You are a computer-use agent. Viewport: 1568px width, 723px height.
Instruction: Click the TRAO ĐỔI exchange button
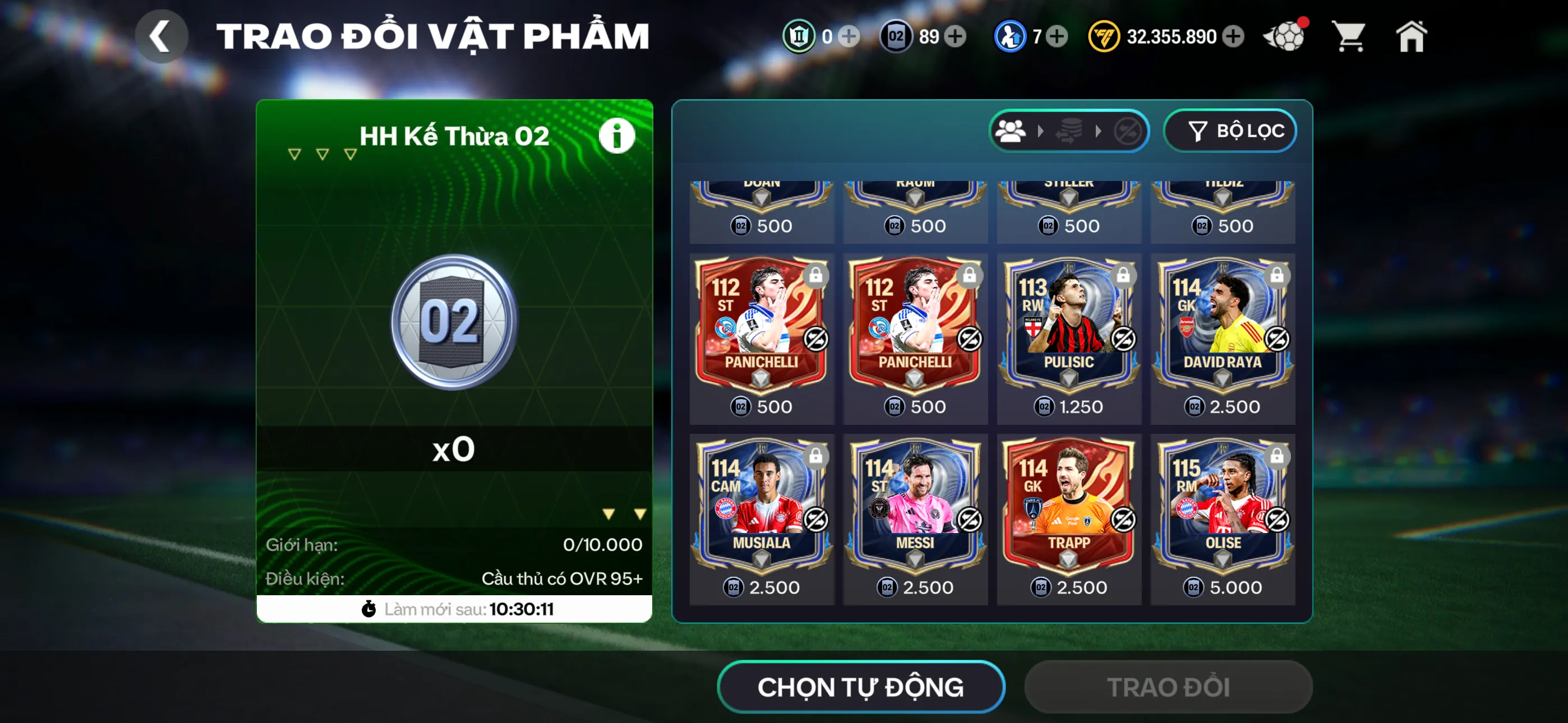(1168, 686)
